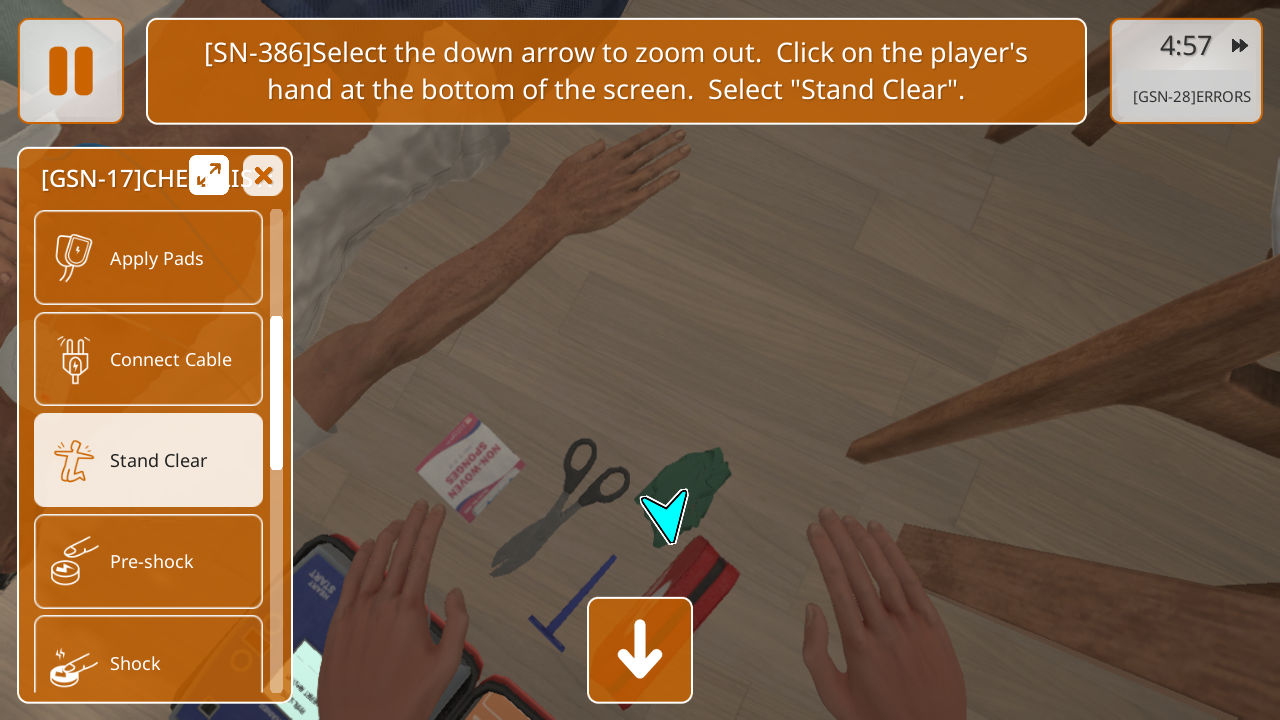Select the down arrow to zoom out

[x=640, y=650]
